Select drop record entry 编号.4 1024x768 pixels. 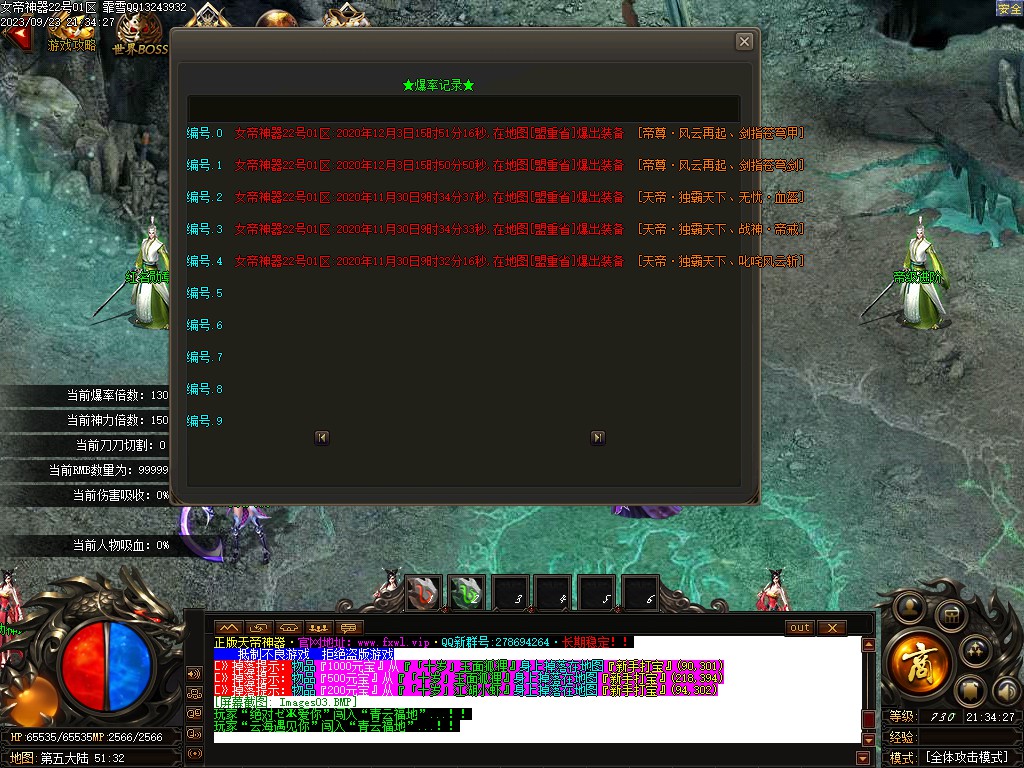205,261
